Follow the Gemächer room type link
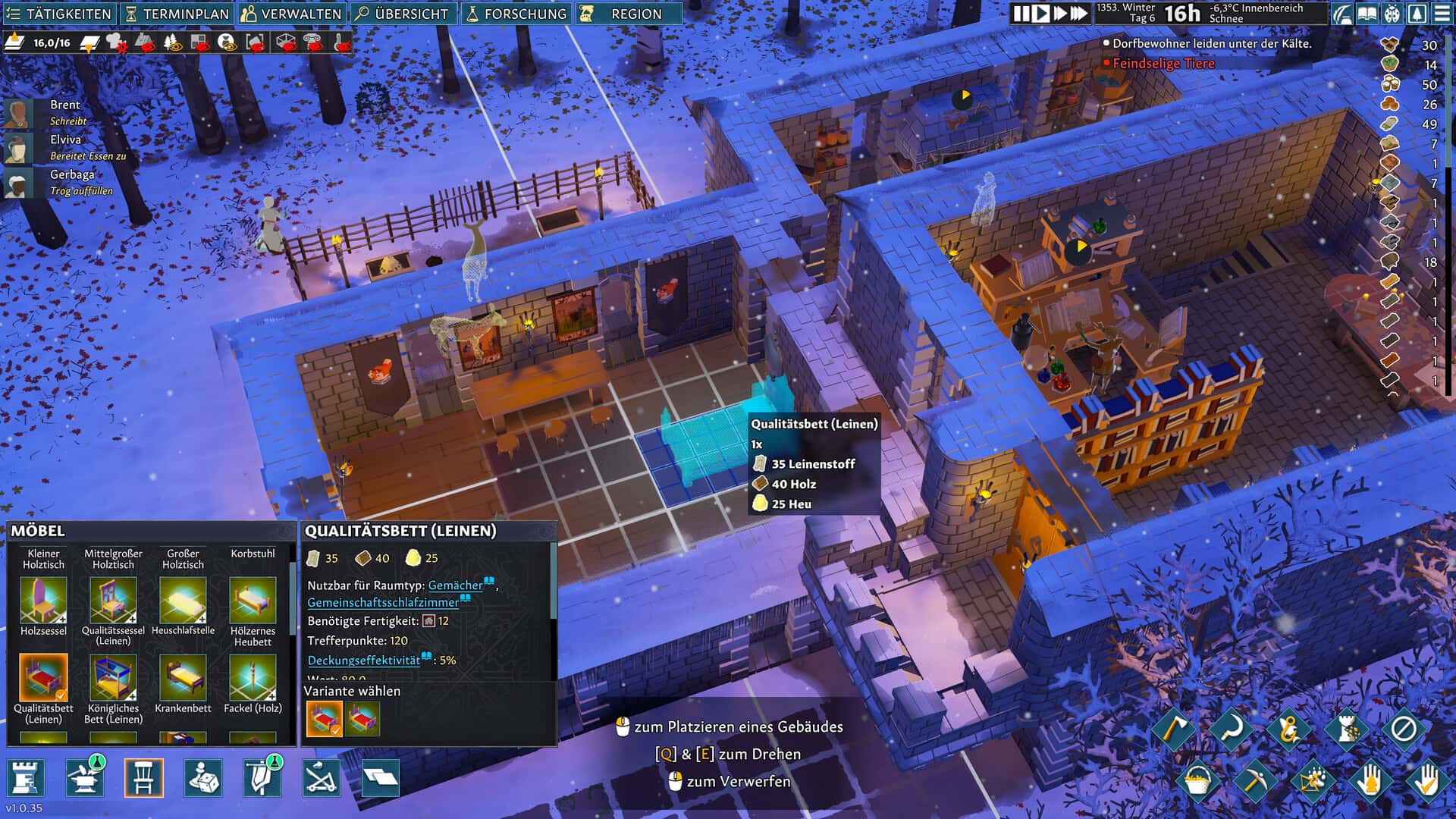 (x=455, y=585)
